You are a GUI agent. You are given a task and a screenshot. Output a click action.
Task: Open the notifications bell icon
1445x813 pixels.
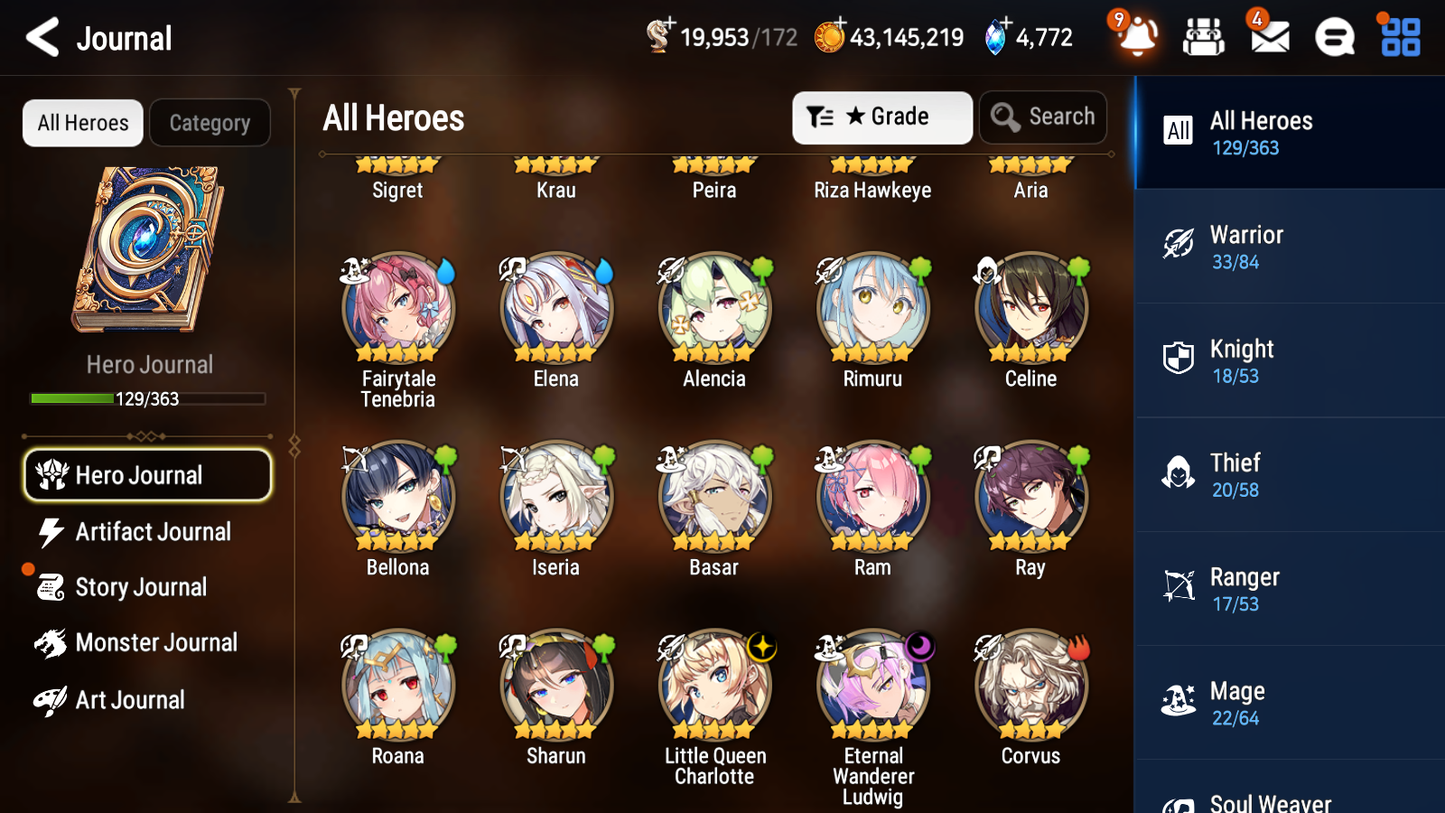pyautogui.click(x=1137, y=36)
